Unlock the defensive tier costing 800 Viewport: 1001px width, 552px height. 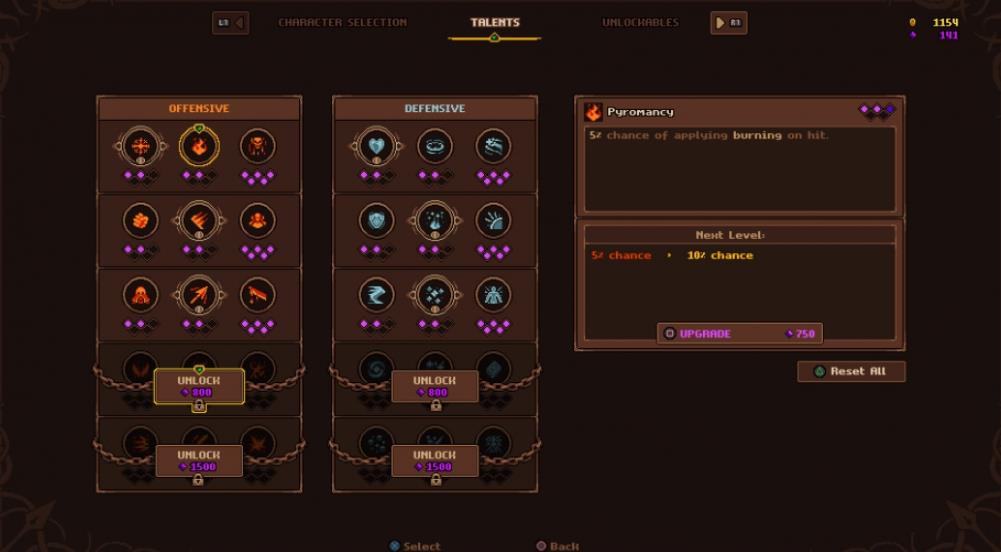(435, 386)
